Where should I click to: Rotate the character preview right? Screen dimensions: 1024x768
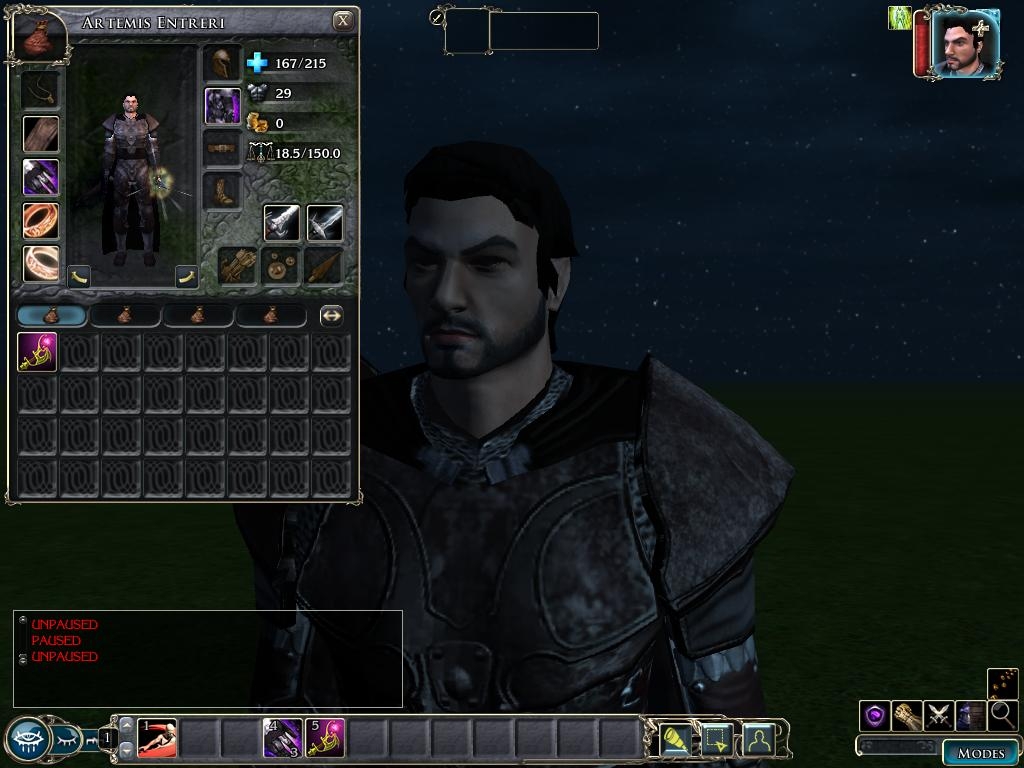coord(187,276)
